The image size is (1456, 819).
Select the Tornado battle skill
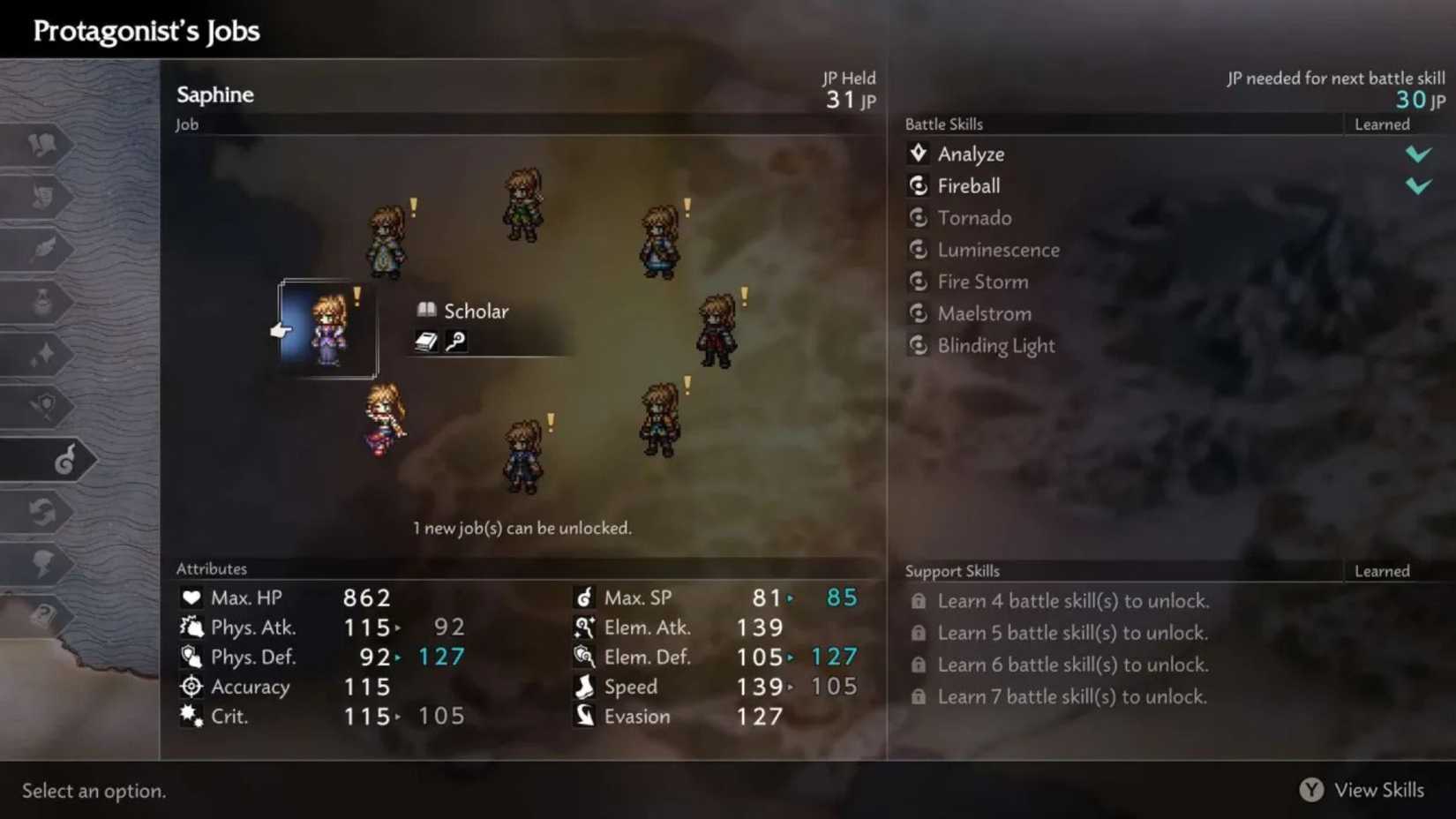(x=975, y=218)
